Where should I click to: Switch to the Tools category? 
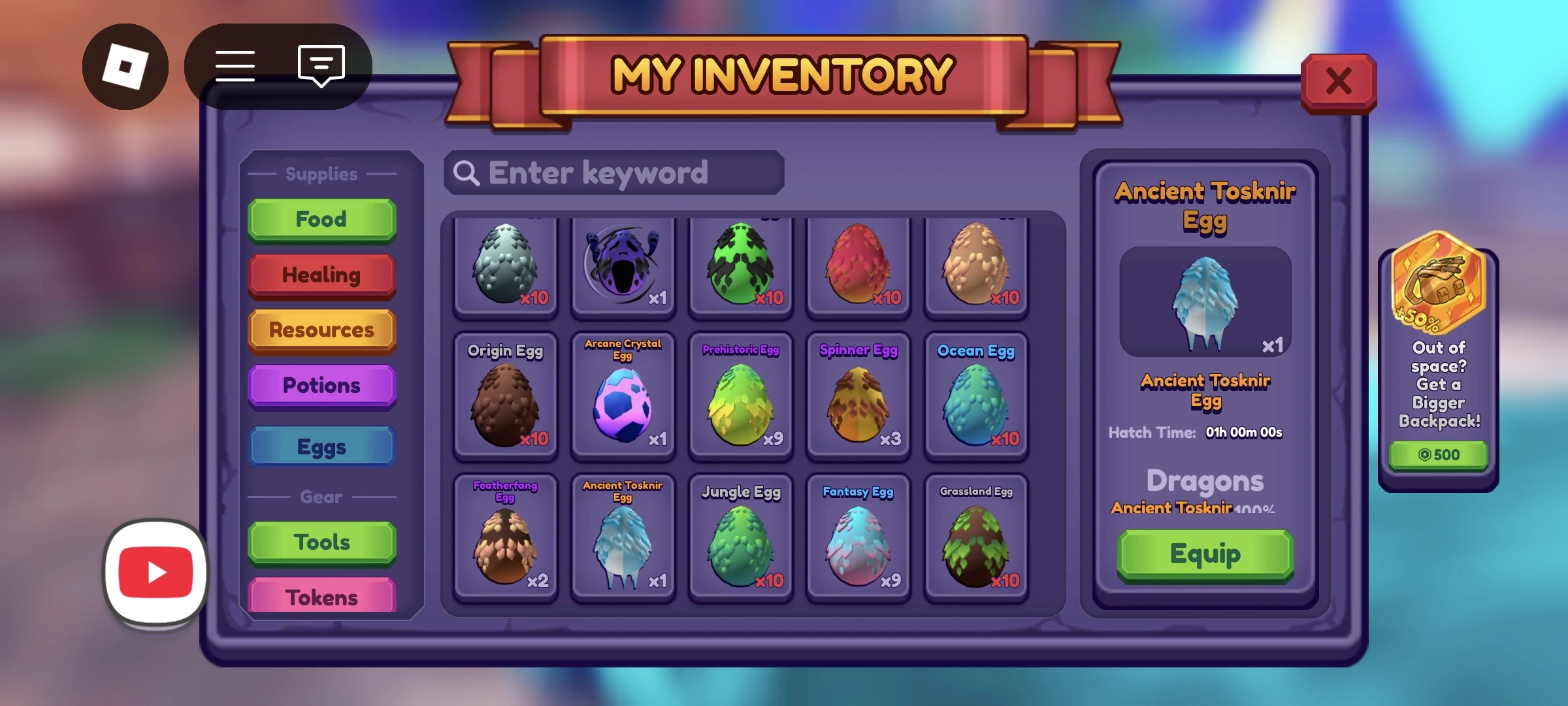[321, 541]
